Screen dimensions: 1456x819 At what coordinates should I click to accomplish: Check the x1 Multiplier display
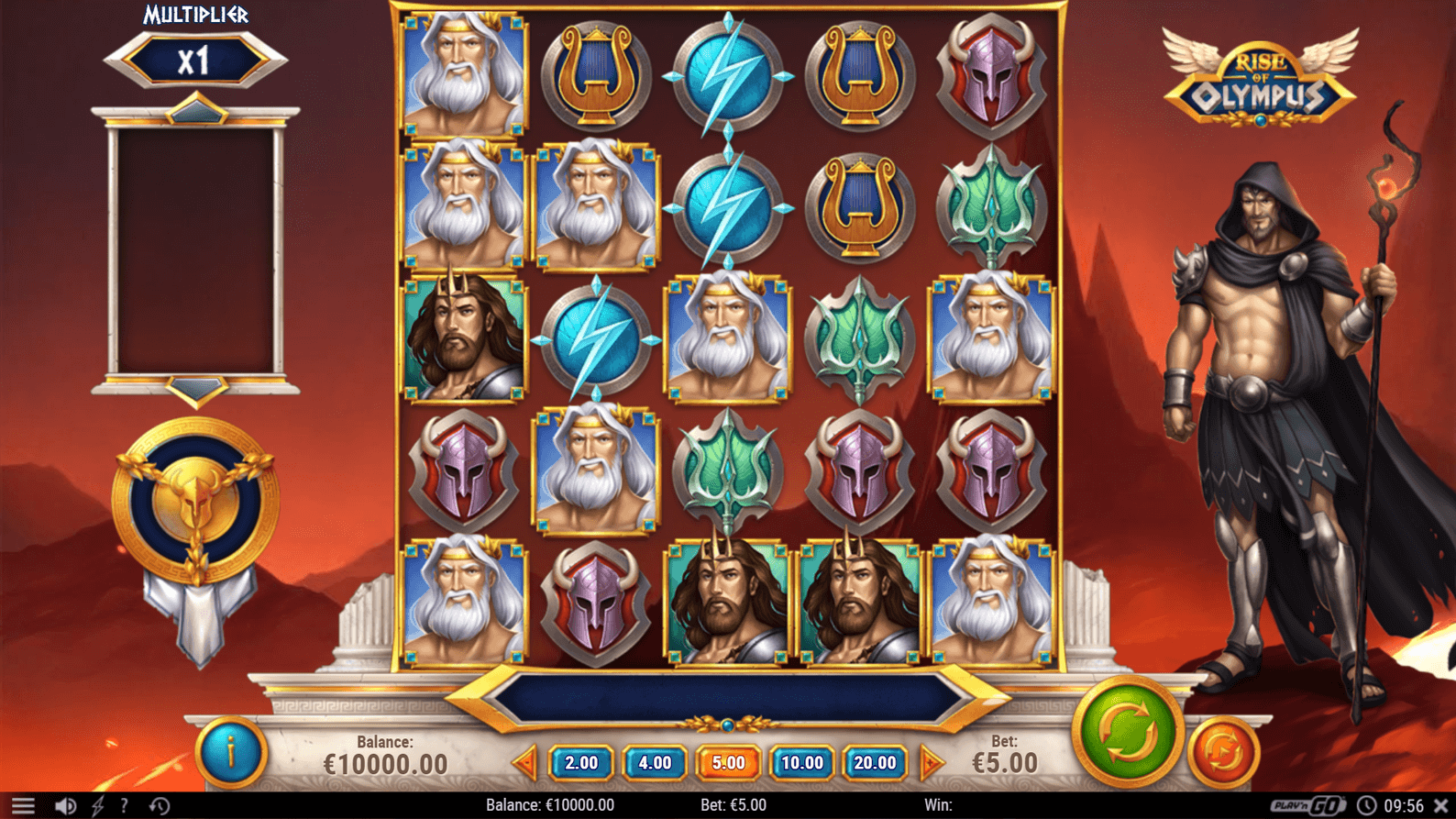195,60
